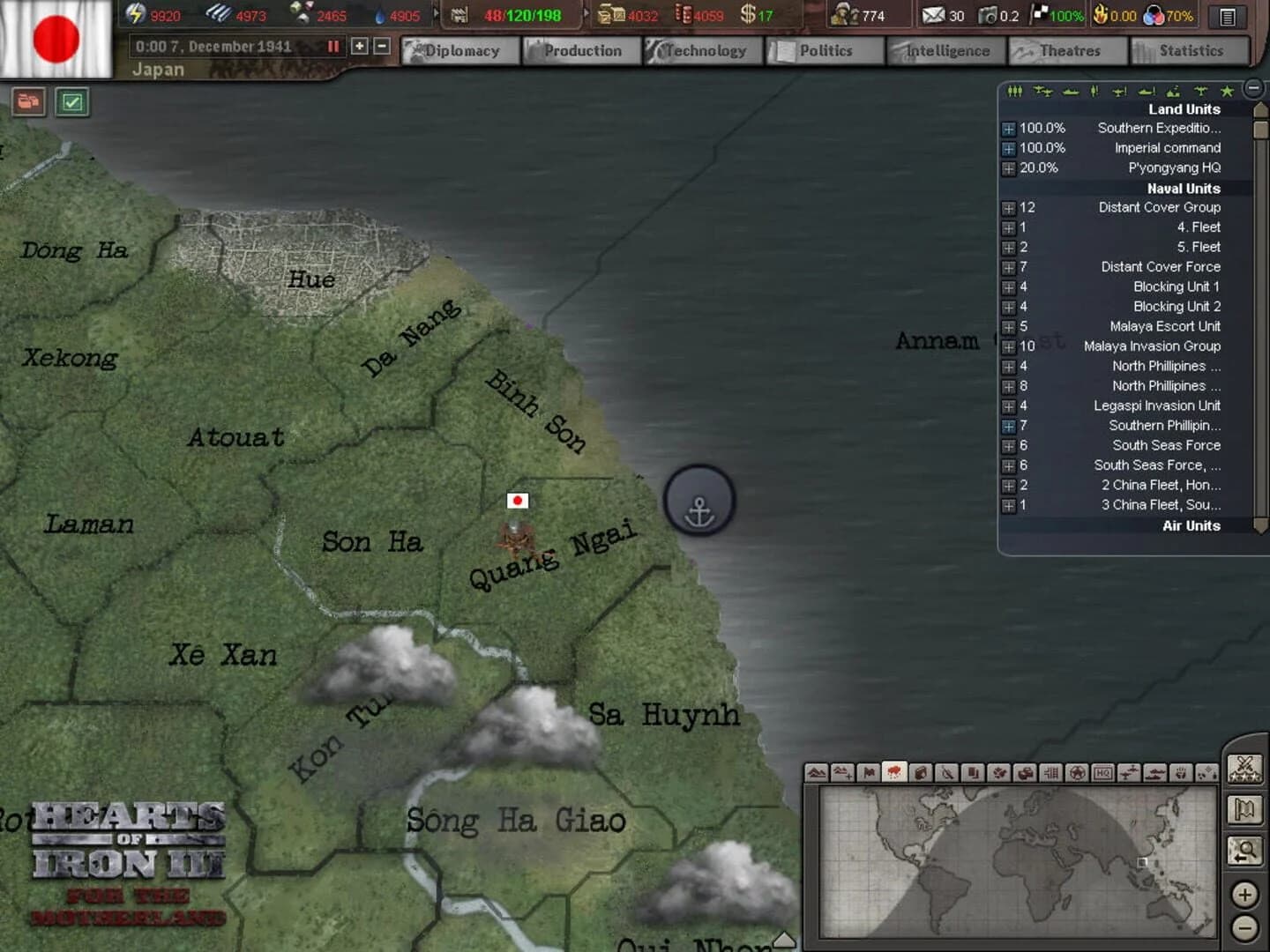The width and height of the screenshot is (1270, 952).
Task: Click the infantry filter icon above Land Units
Action: point(1016,89)
